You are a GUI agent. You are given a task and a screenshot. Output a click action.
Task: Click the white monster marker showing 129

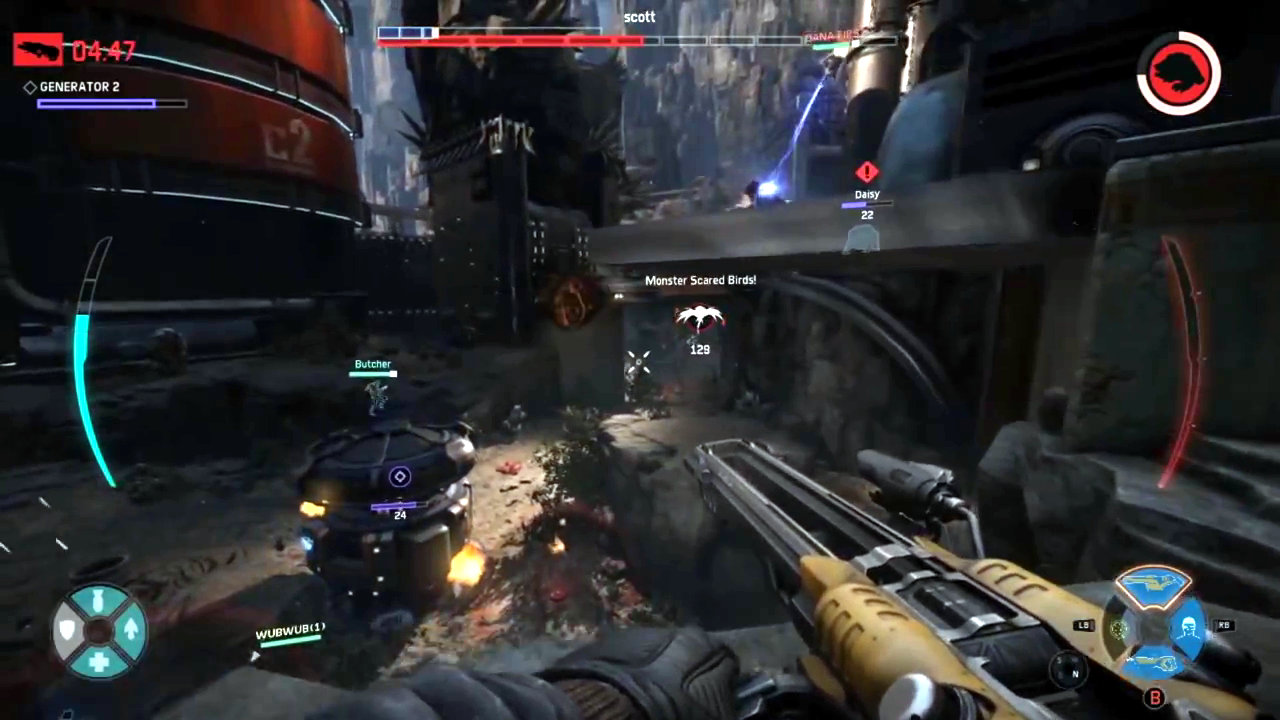pyautogui.click(x=699, y=320)
